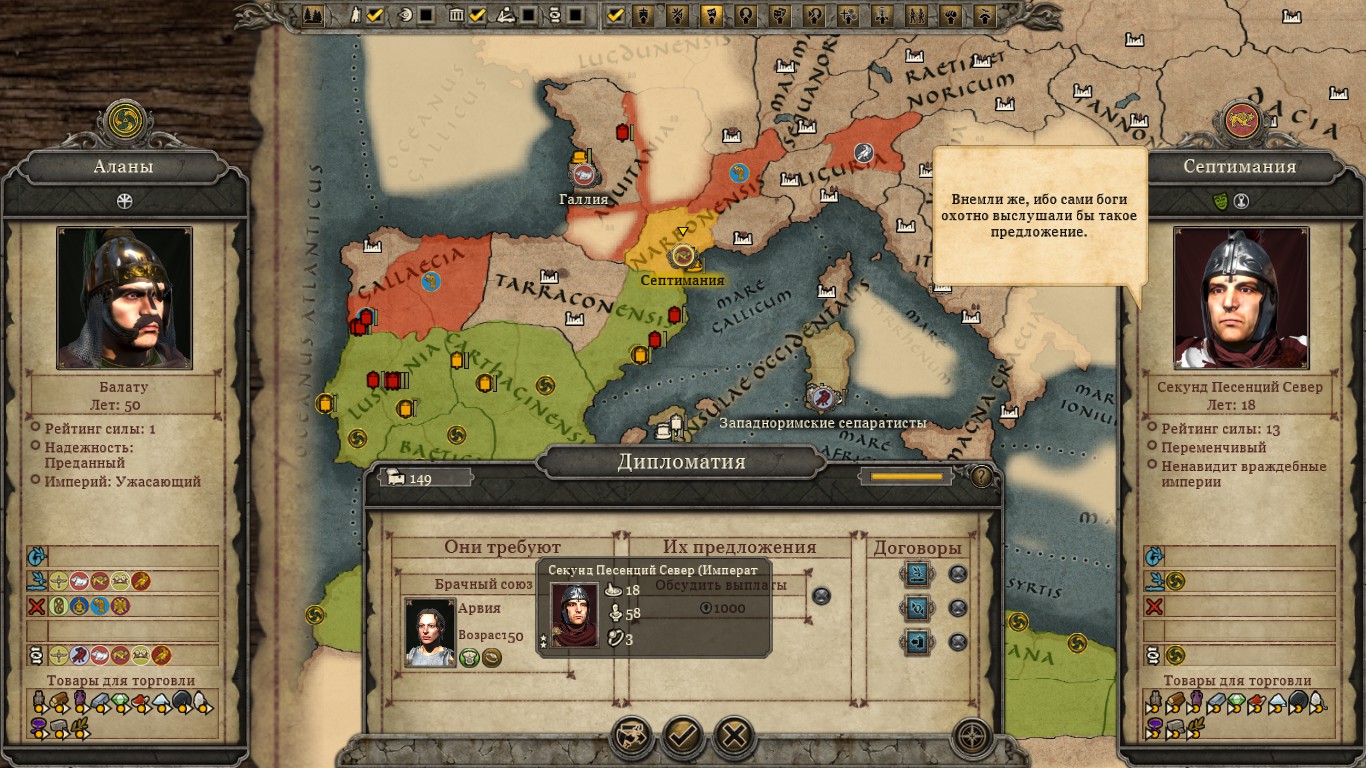Viewport: 1366px width, 768px height.
Task: Remove the 1000 payment offer
Action: point(821,596)
